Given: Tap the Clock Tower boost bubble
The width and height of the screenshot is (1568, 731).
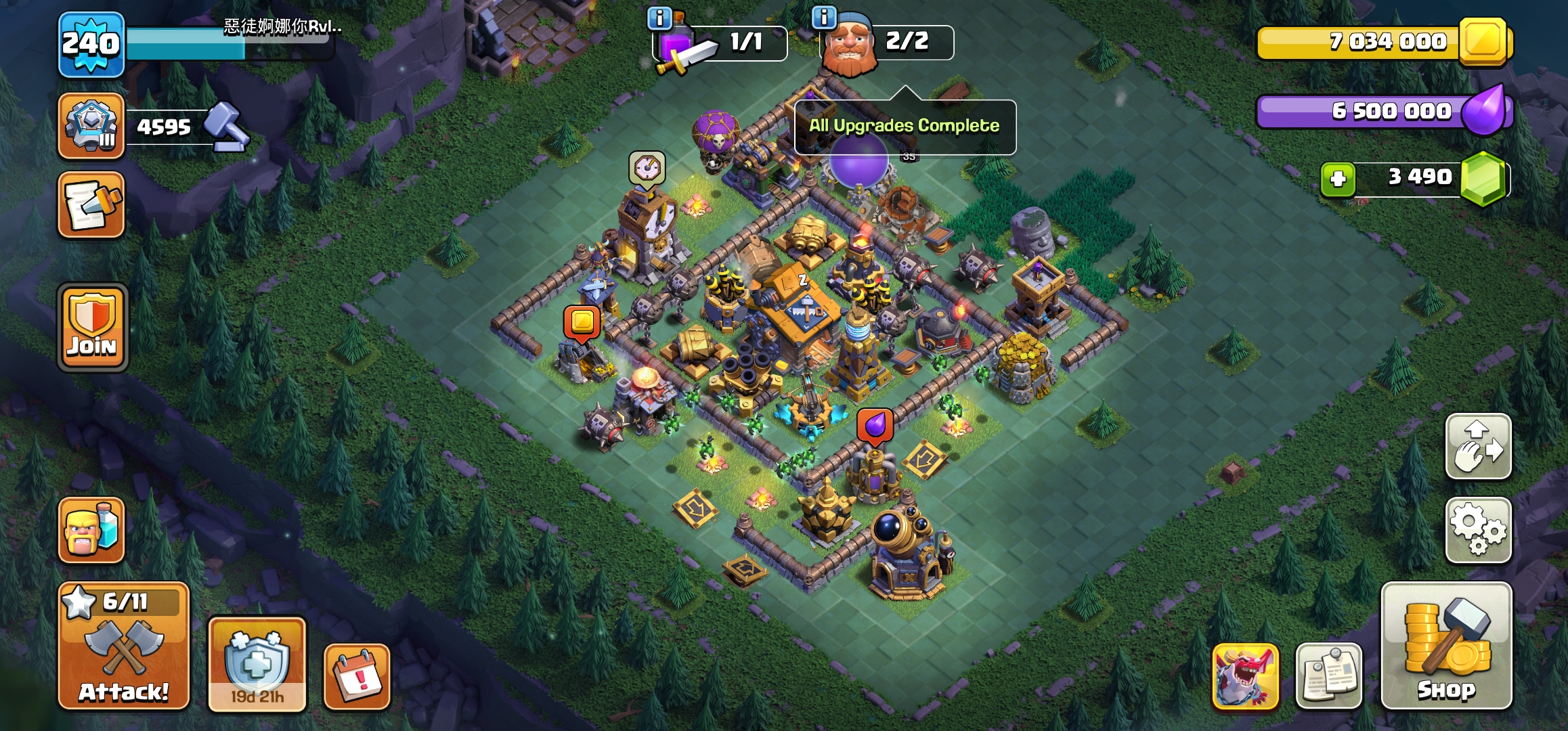Looking at the screenshot, I should 647,168.
